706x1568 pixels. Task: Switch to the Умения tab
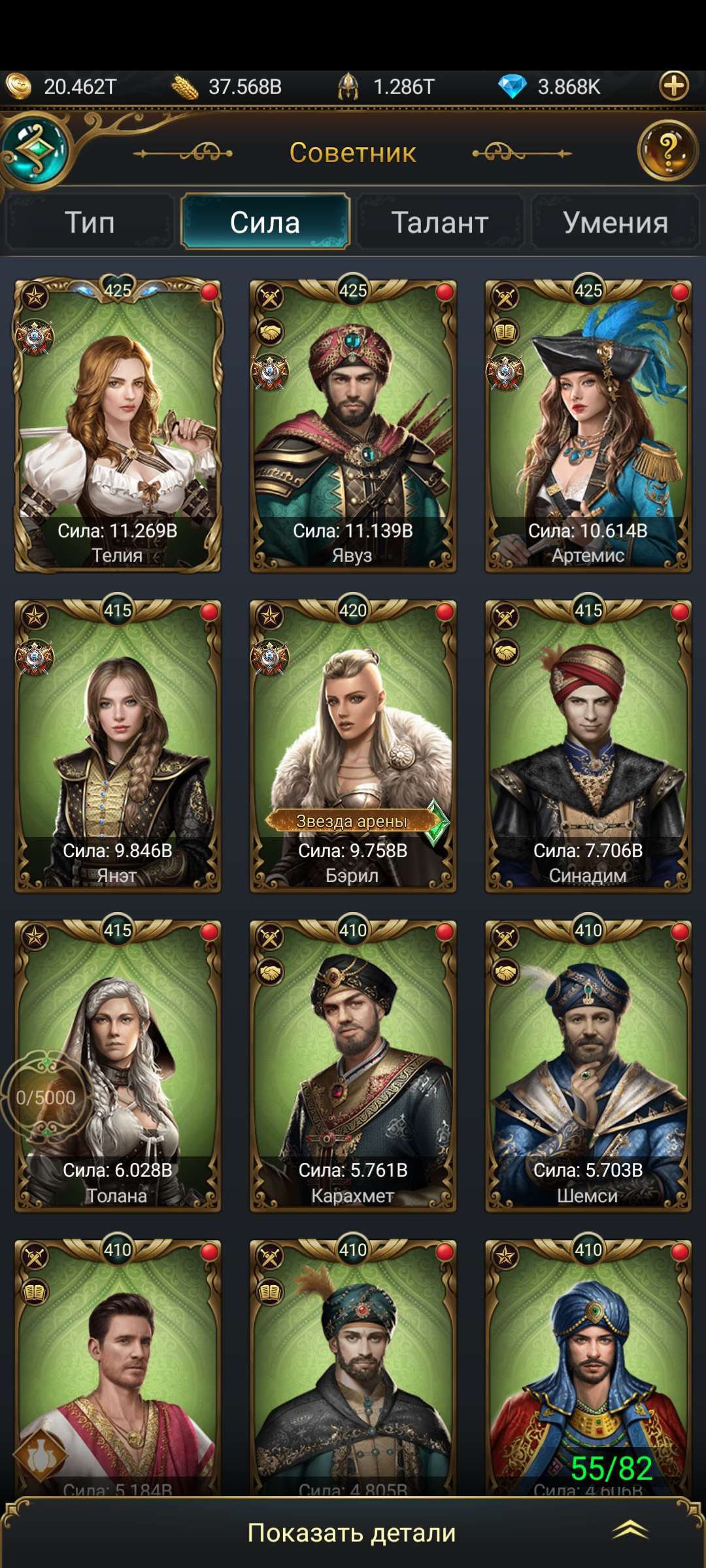[615, 223]
